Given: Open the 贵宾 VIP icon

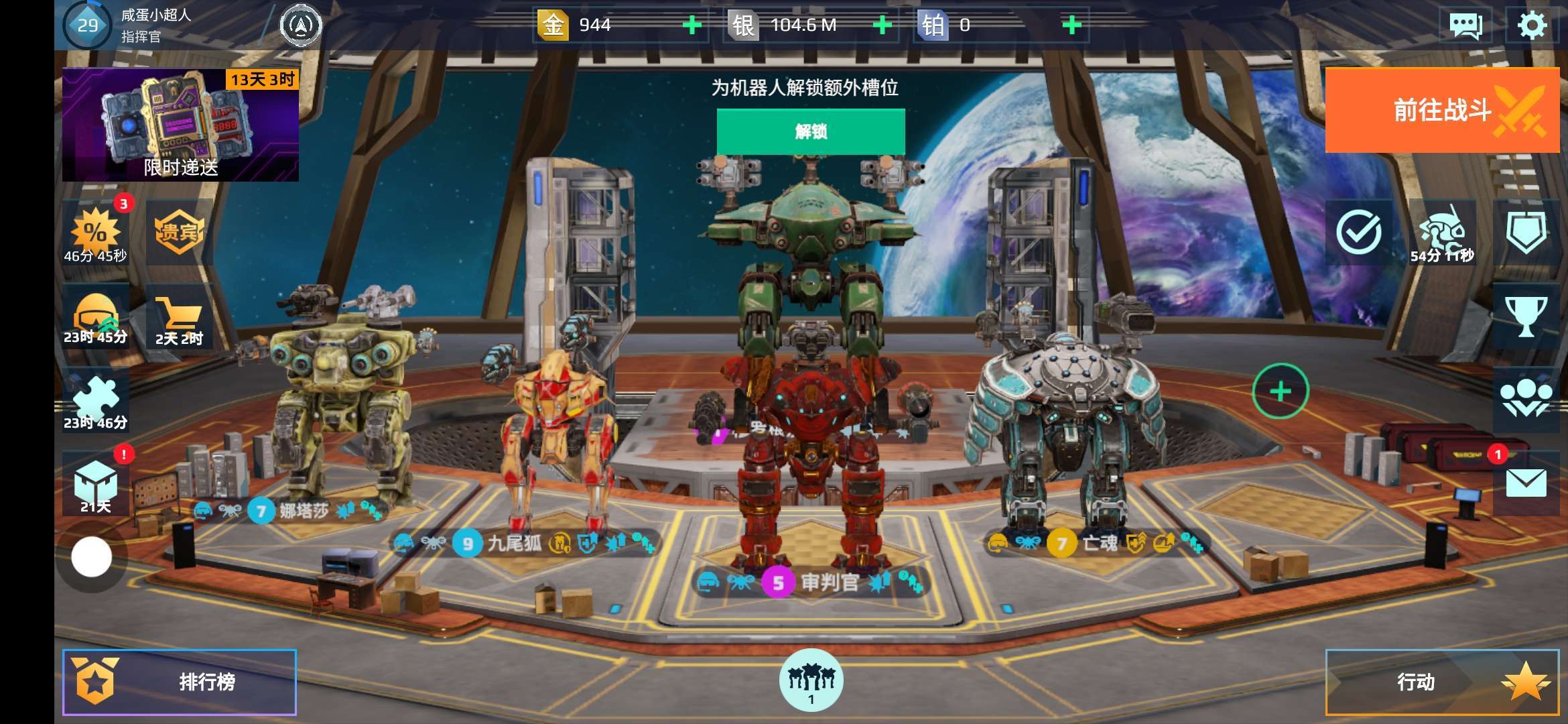Looking at the screenshot, I should pos(179,233).
